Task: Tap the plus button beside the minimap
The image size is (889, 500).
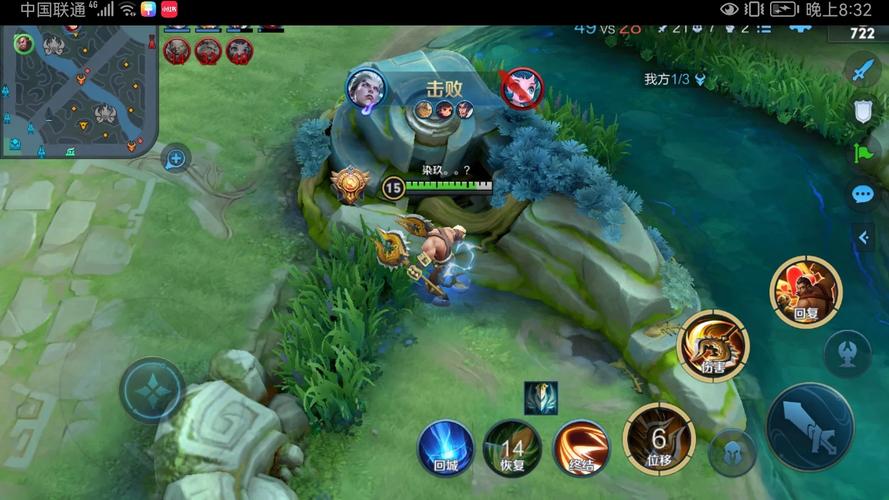Action: click(176, 158)
